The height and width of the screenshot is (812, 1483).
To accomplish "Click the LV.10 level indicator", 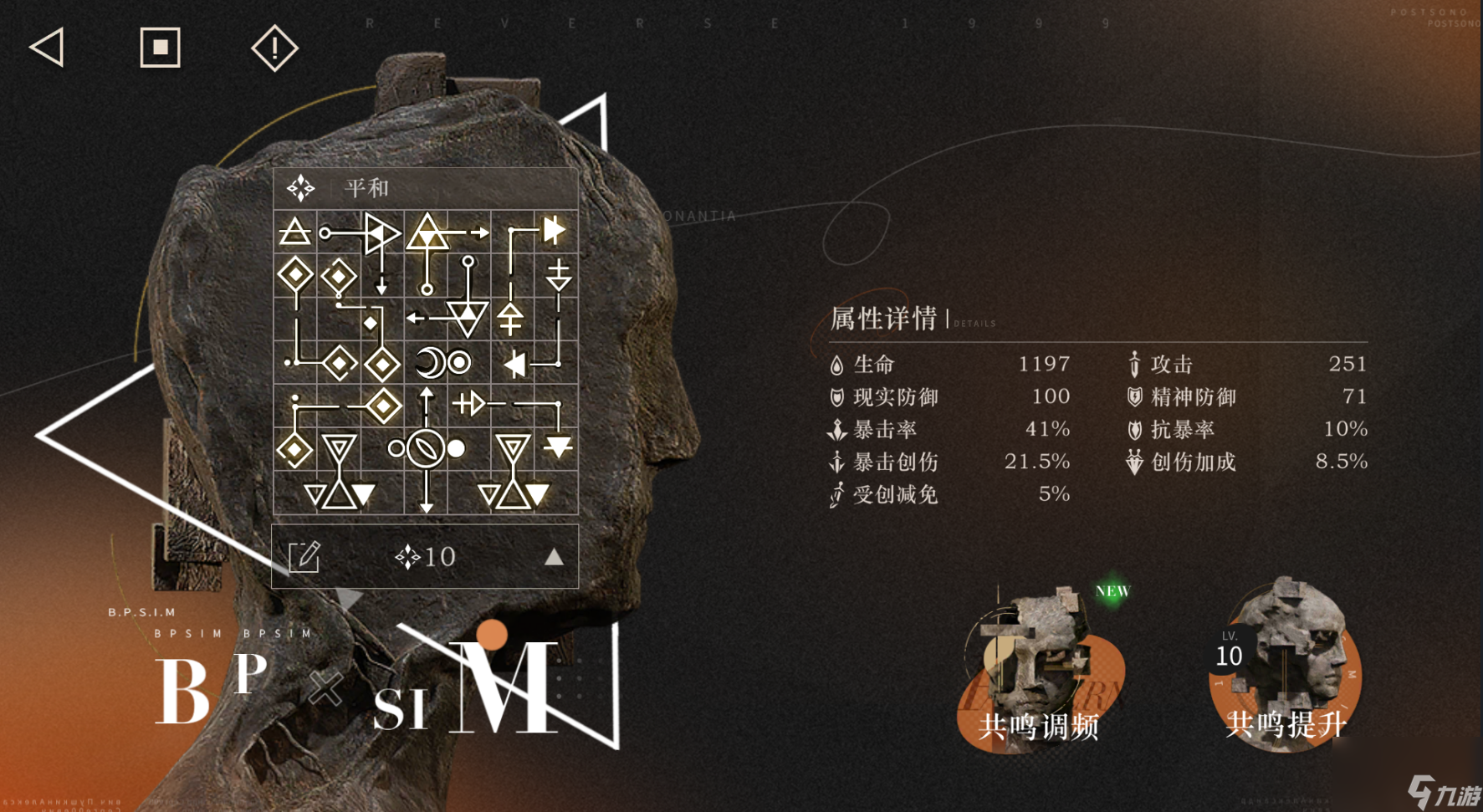I will point(1230,651).
